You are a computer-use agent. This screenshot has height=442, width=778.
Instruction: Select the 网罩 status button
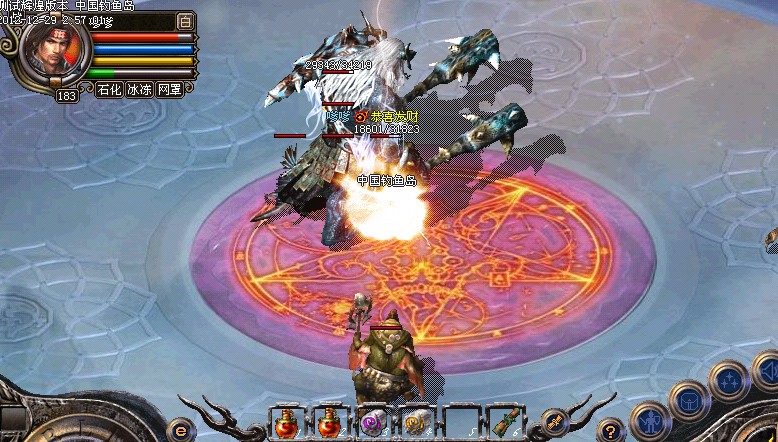pos(170,89)
